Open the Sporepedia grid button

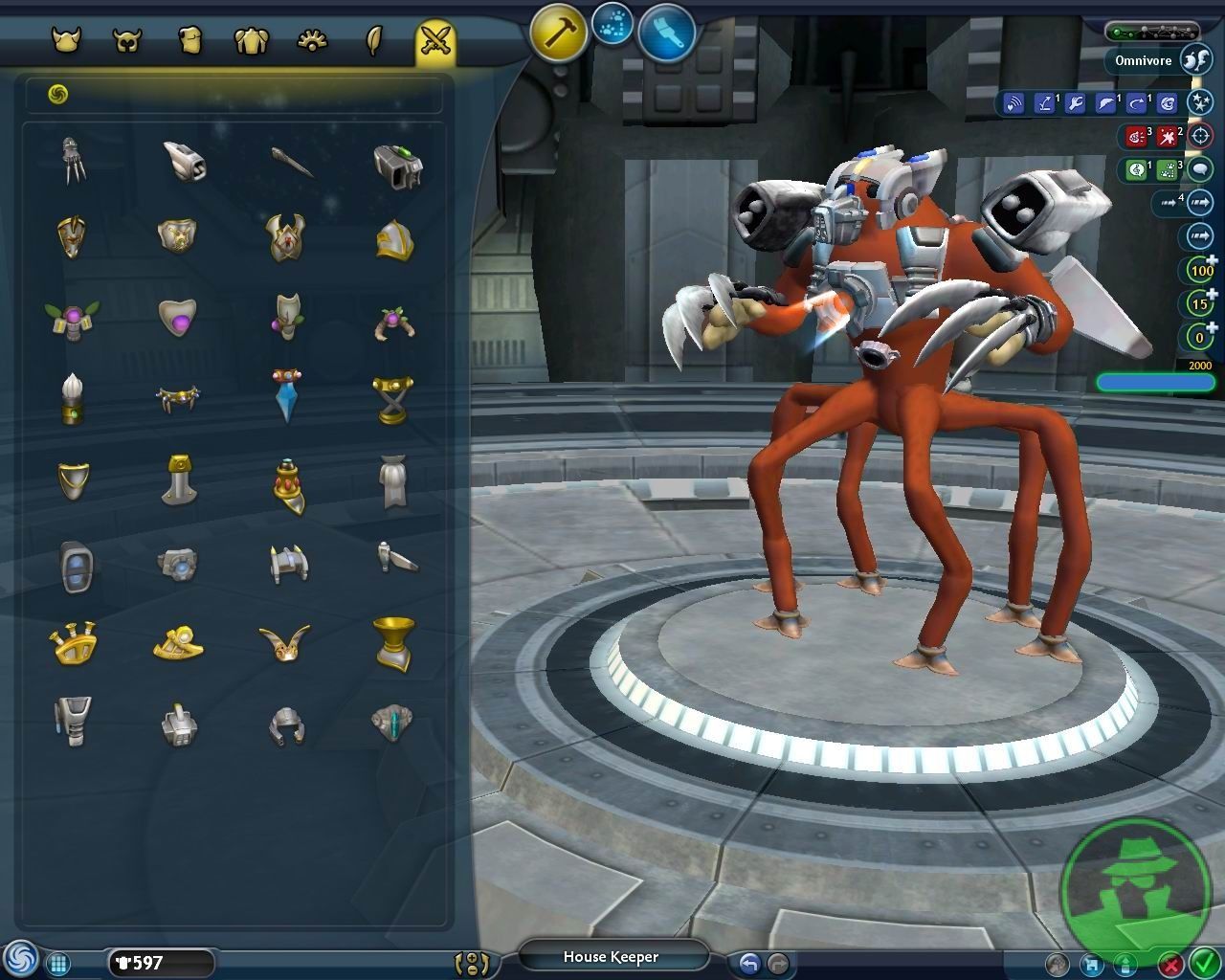[x=57, y=964]
